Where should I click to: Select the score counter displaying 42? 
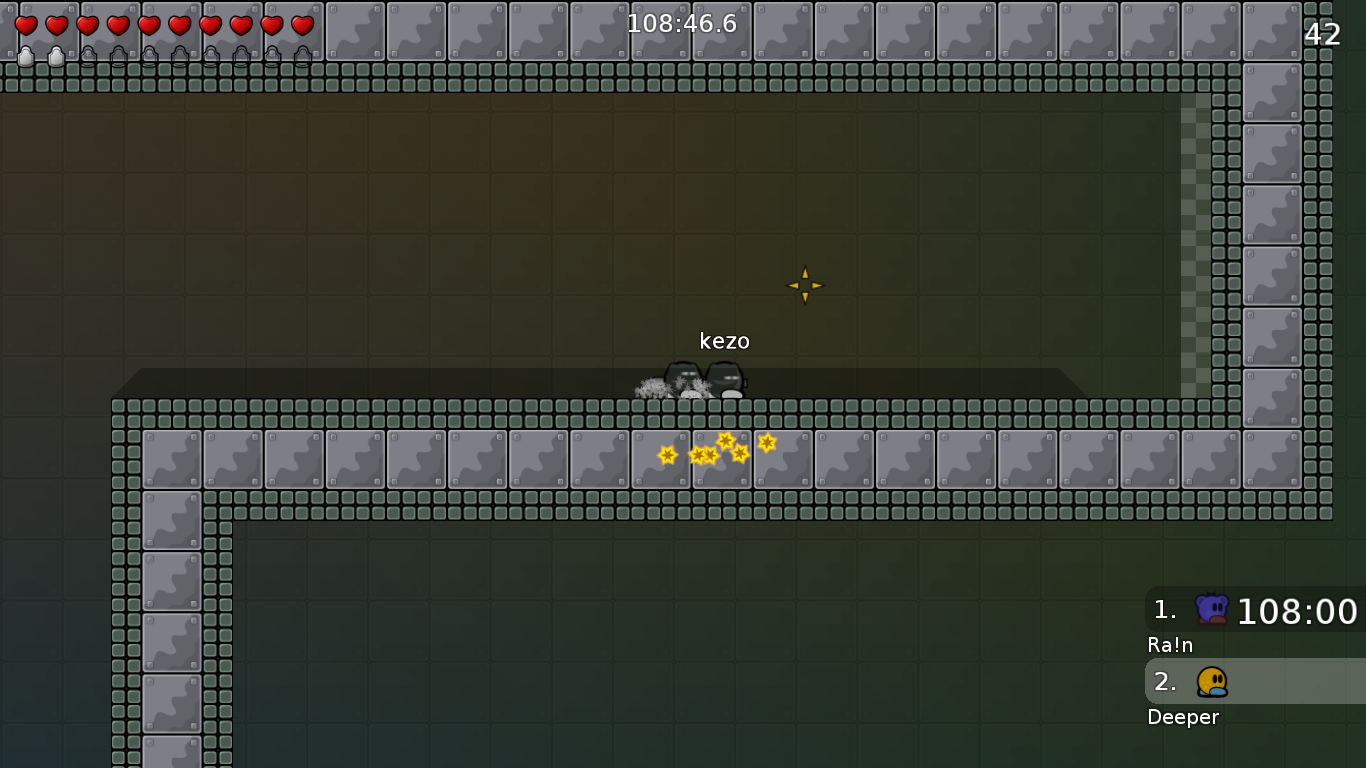pos(1322,34)
